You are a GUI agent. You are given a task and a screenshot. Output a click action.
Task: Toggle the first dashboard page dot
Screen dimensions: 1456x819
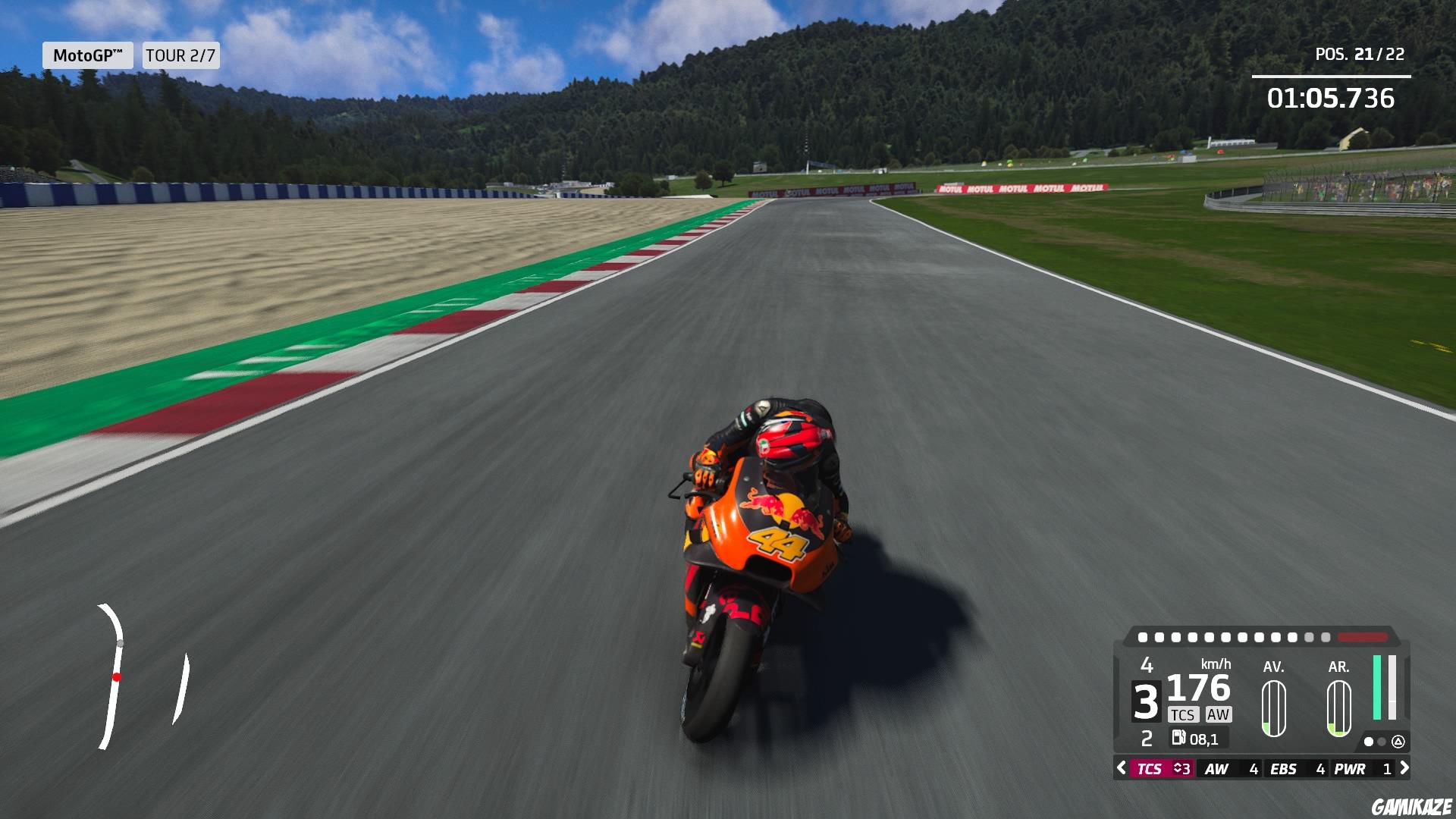(x=1369, y=742)
